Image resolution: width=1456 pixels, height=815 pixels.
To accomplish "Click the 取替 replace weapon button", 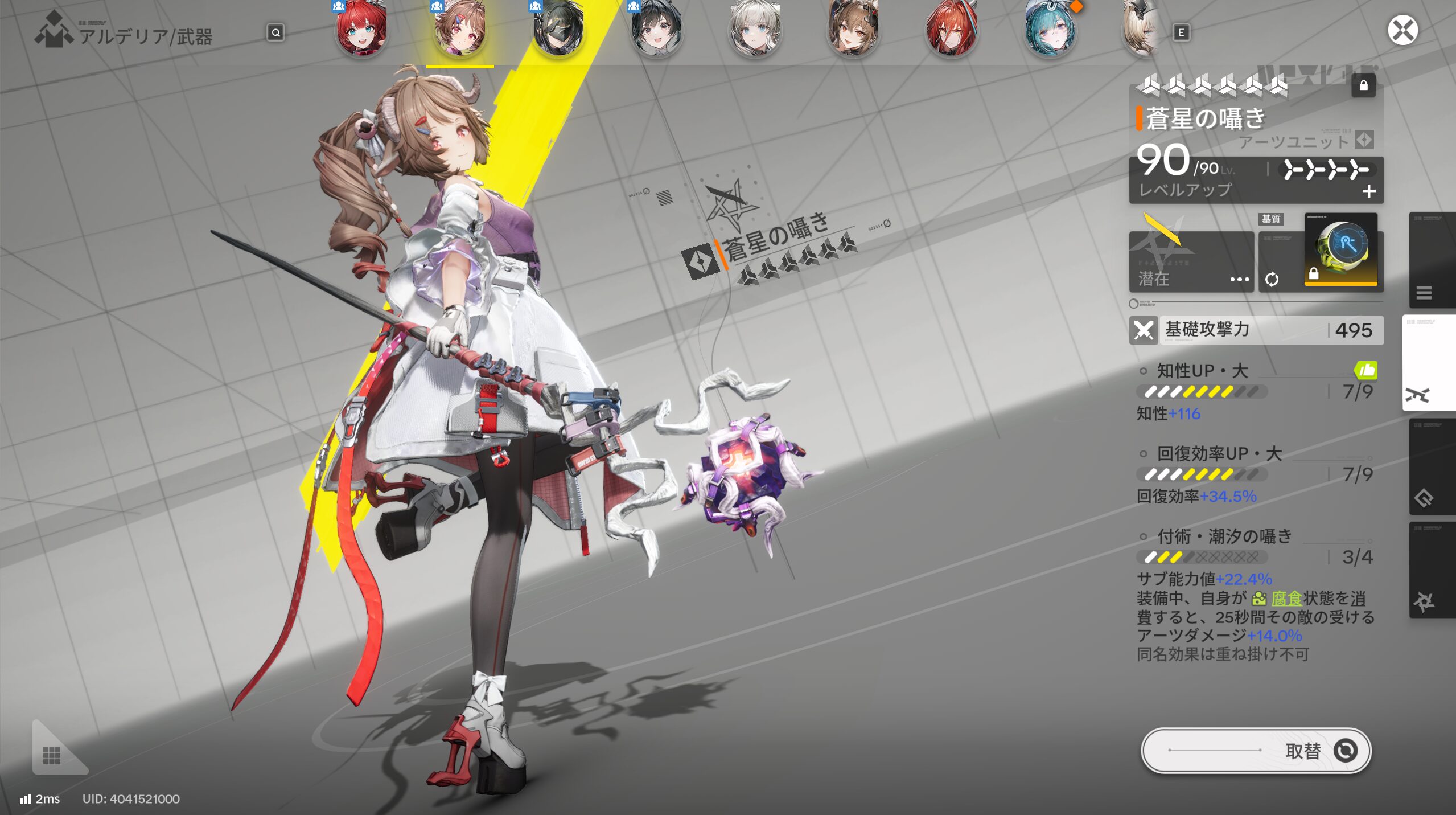I will click(1256, 751).
